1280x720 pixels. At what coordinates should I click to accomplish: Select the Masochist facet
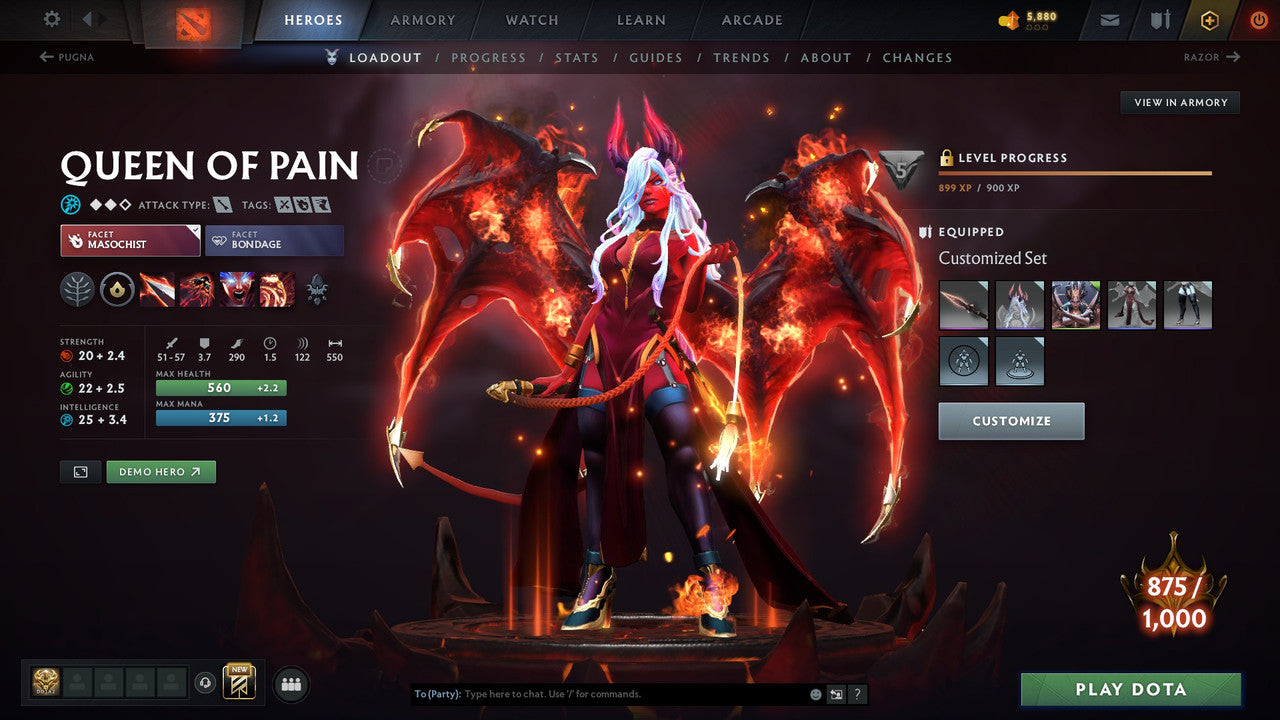pyautogui.click(x=129, y=240)
